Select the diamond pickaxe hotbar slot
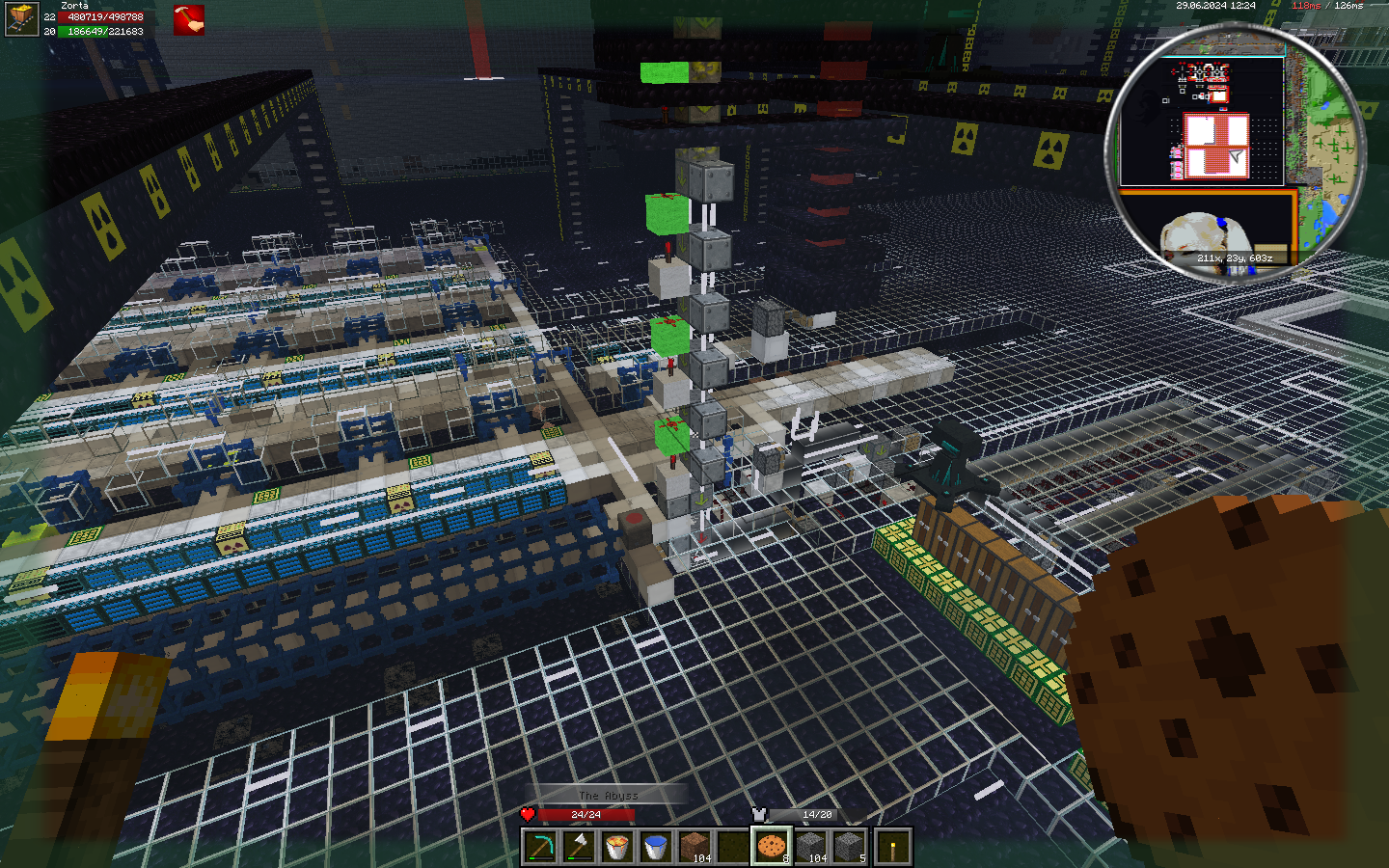The height and width of the screenshot is (868, 1389). (x=540, y=847)
